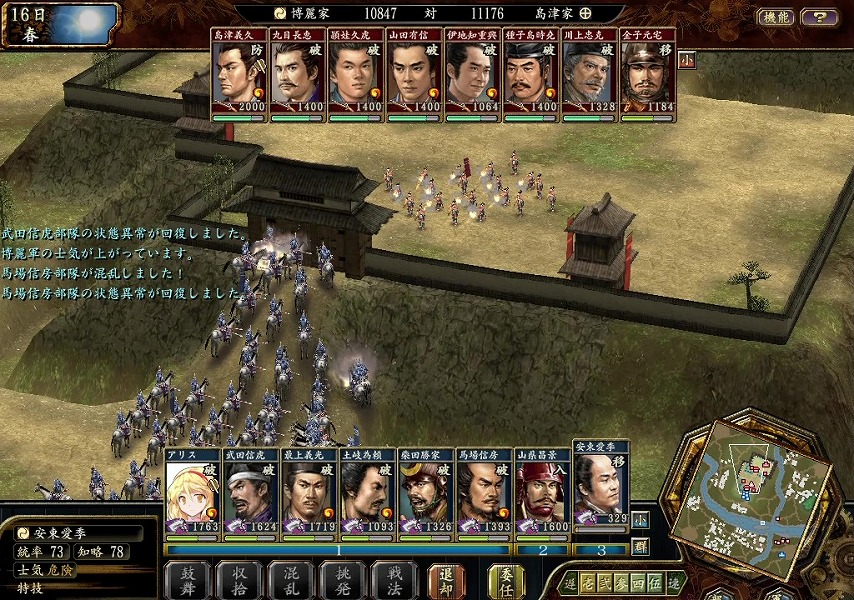Select enemy general 島津義久 portrait
The width and height of the screenshot is (854, 600).
tap(239, 75)
